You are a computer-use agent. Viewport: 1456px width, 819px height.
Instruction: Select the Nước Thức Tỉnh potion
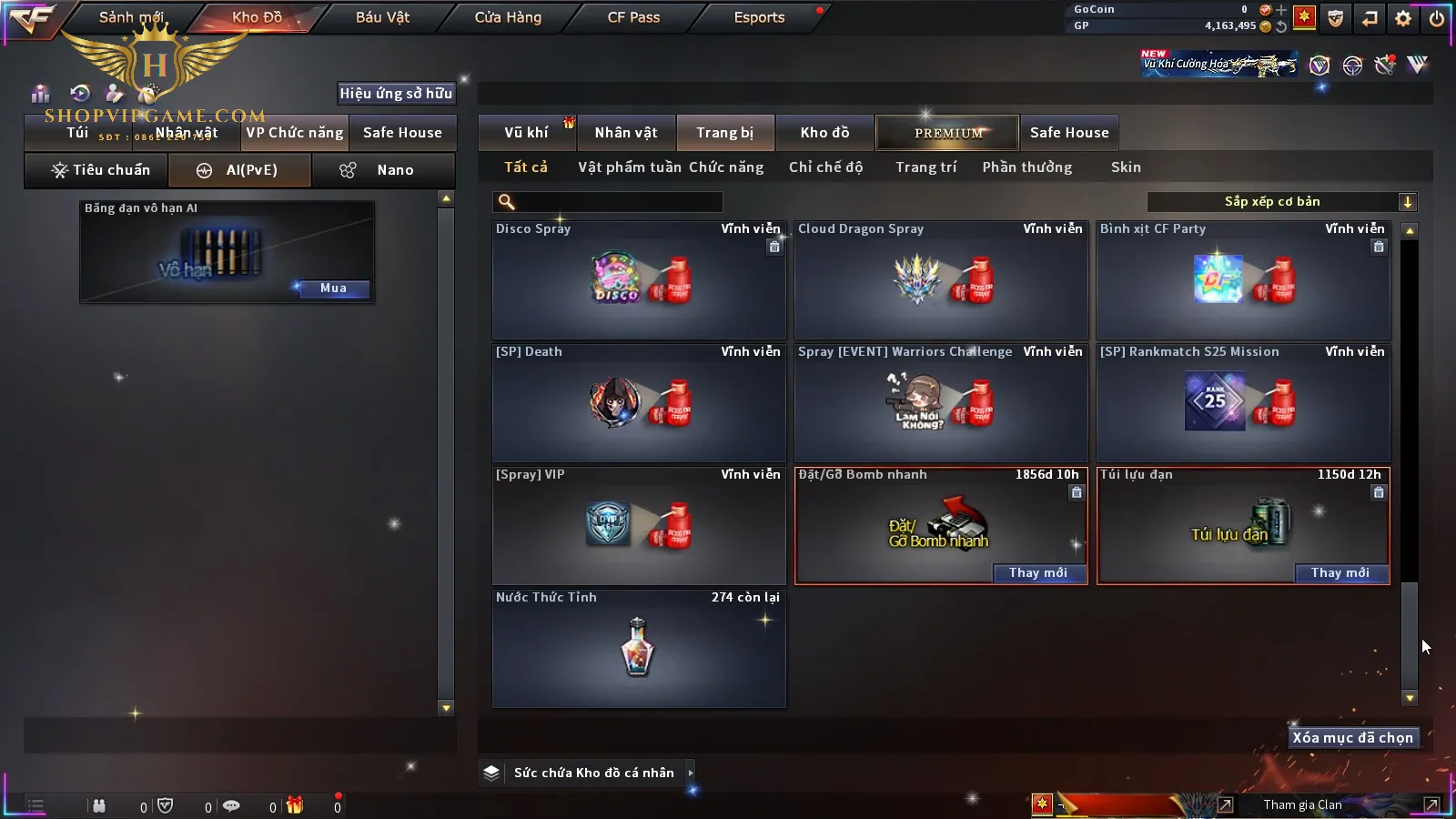tap(639, 648)
